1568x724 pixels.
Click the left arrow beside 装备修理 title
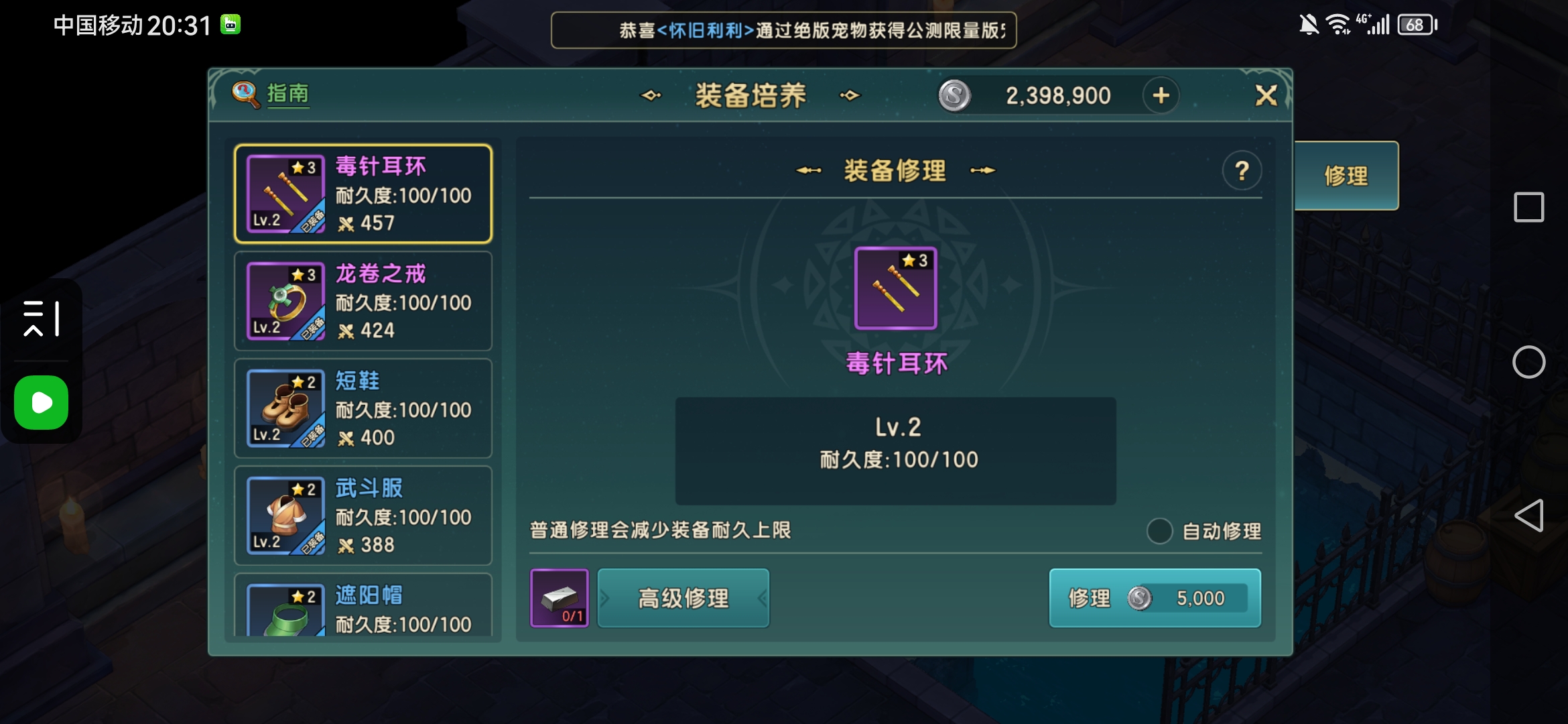(x=807, y=170)
